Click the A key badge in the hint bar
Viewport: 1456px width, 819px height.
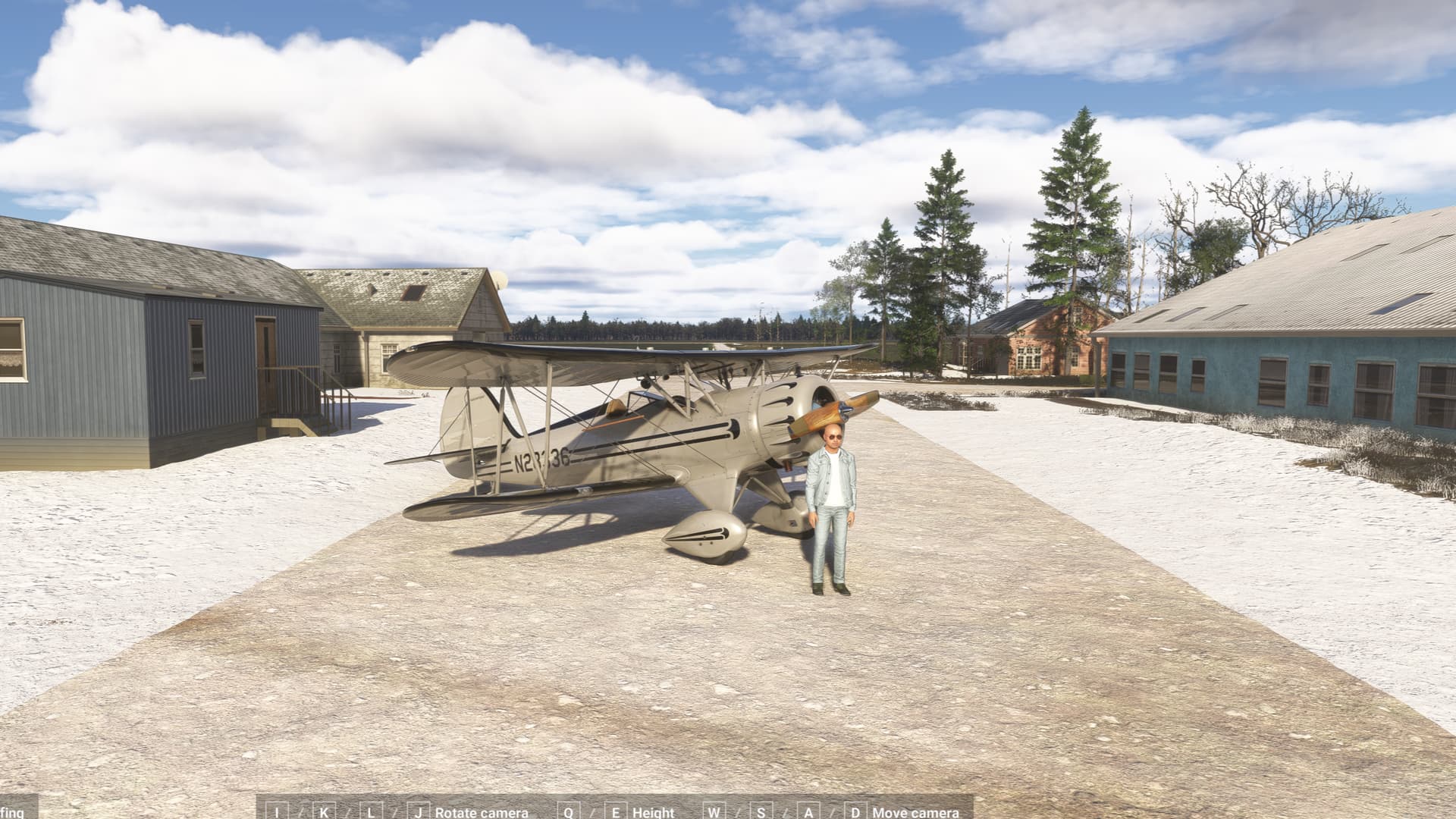[x=808, y=812]
